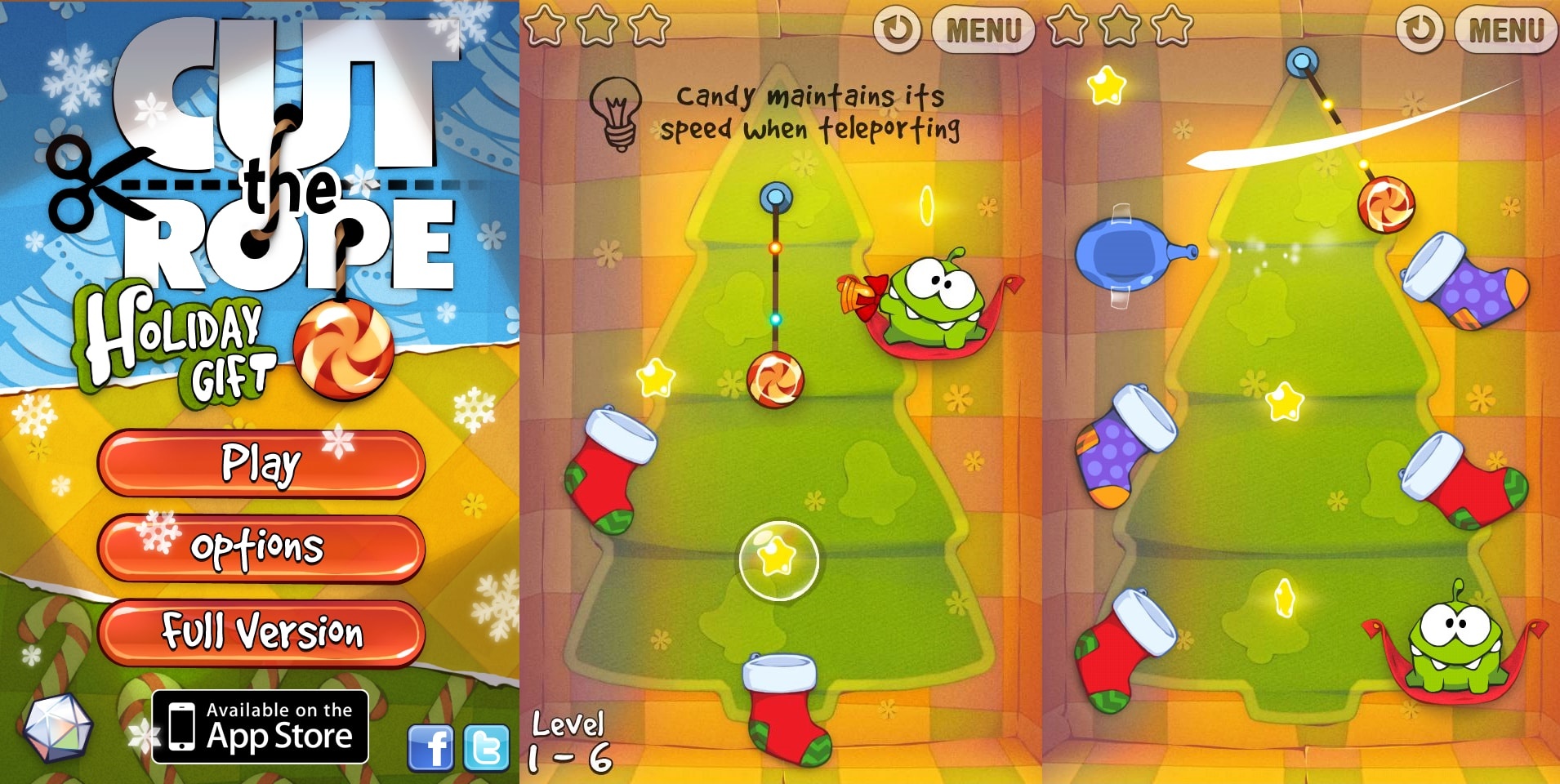This screenshot has height=784, width=1560.
Task: Open the Available on the App Store badge
Action: click(x=260, y=727)
